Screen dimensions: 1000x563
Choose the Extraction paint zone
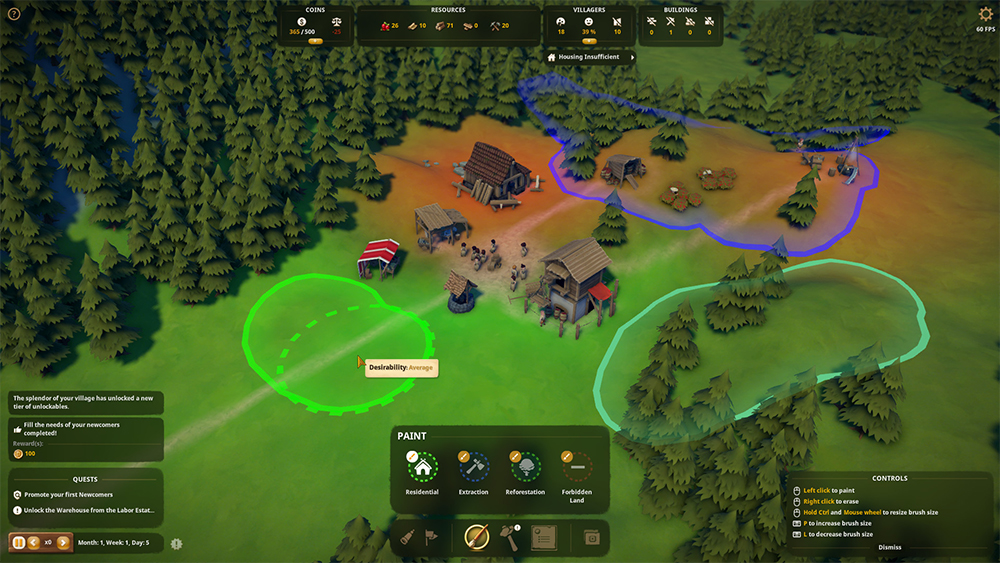point(473,466)
